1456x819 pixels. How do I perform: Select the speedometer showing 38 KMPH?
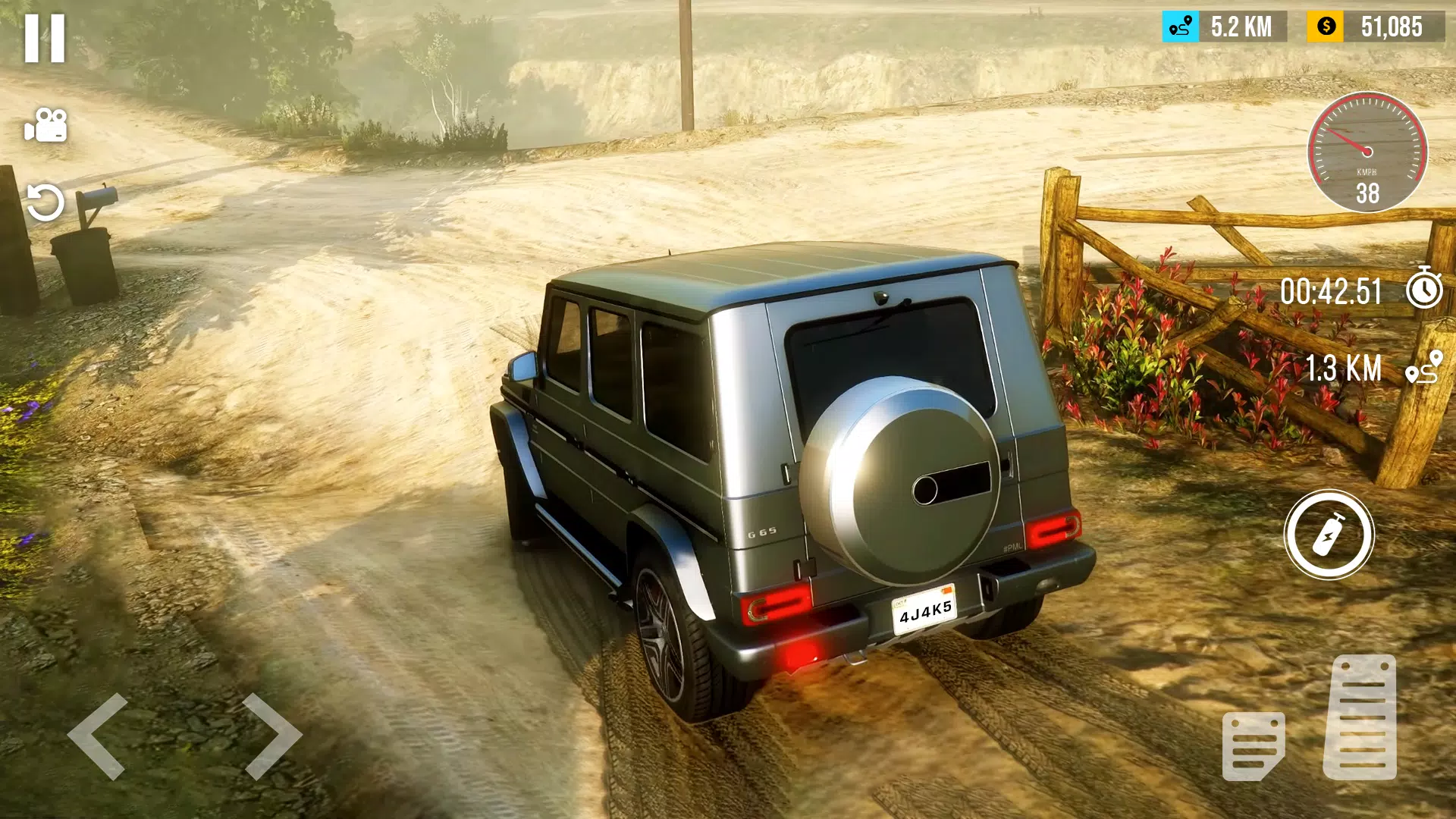(x=1367, y=152)
